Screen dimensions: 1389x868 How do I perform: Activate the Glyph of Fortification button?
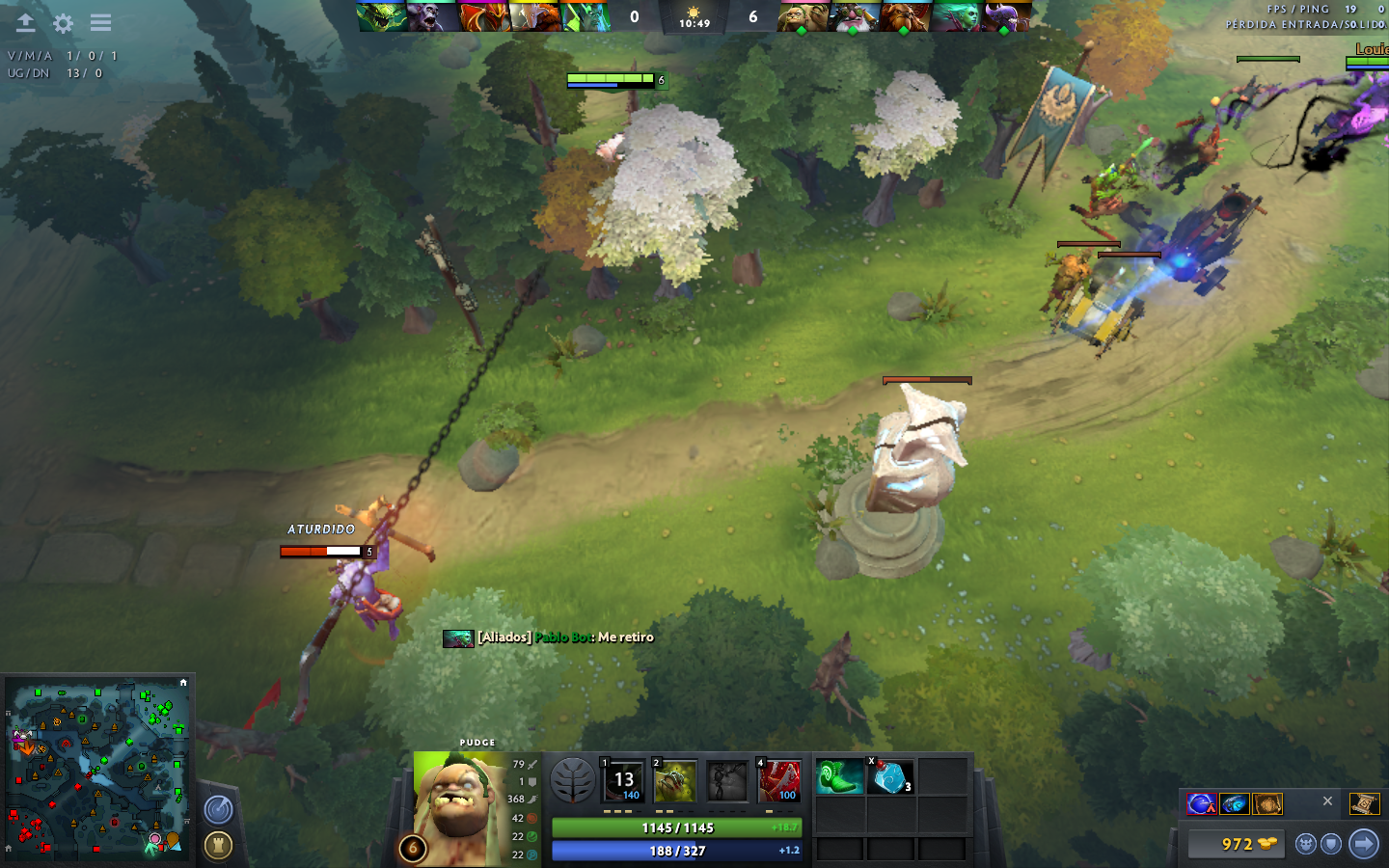[x=219, y=846]
